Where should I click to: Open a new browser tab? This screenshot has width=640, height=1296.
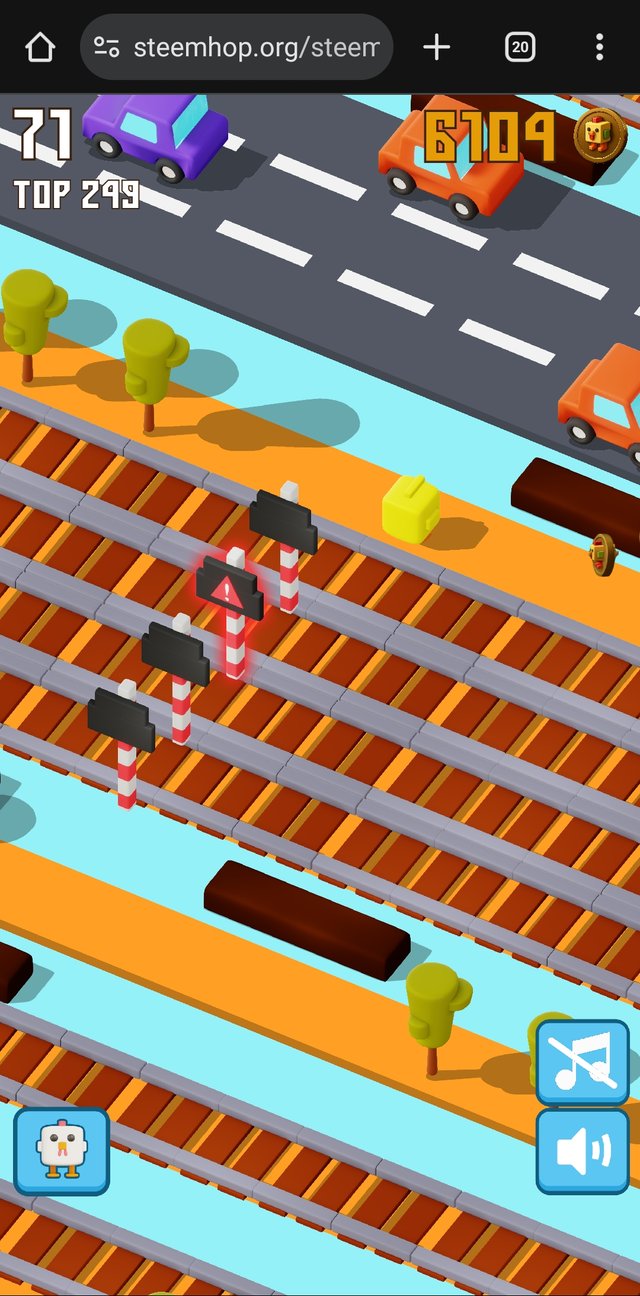coord(437,47)
